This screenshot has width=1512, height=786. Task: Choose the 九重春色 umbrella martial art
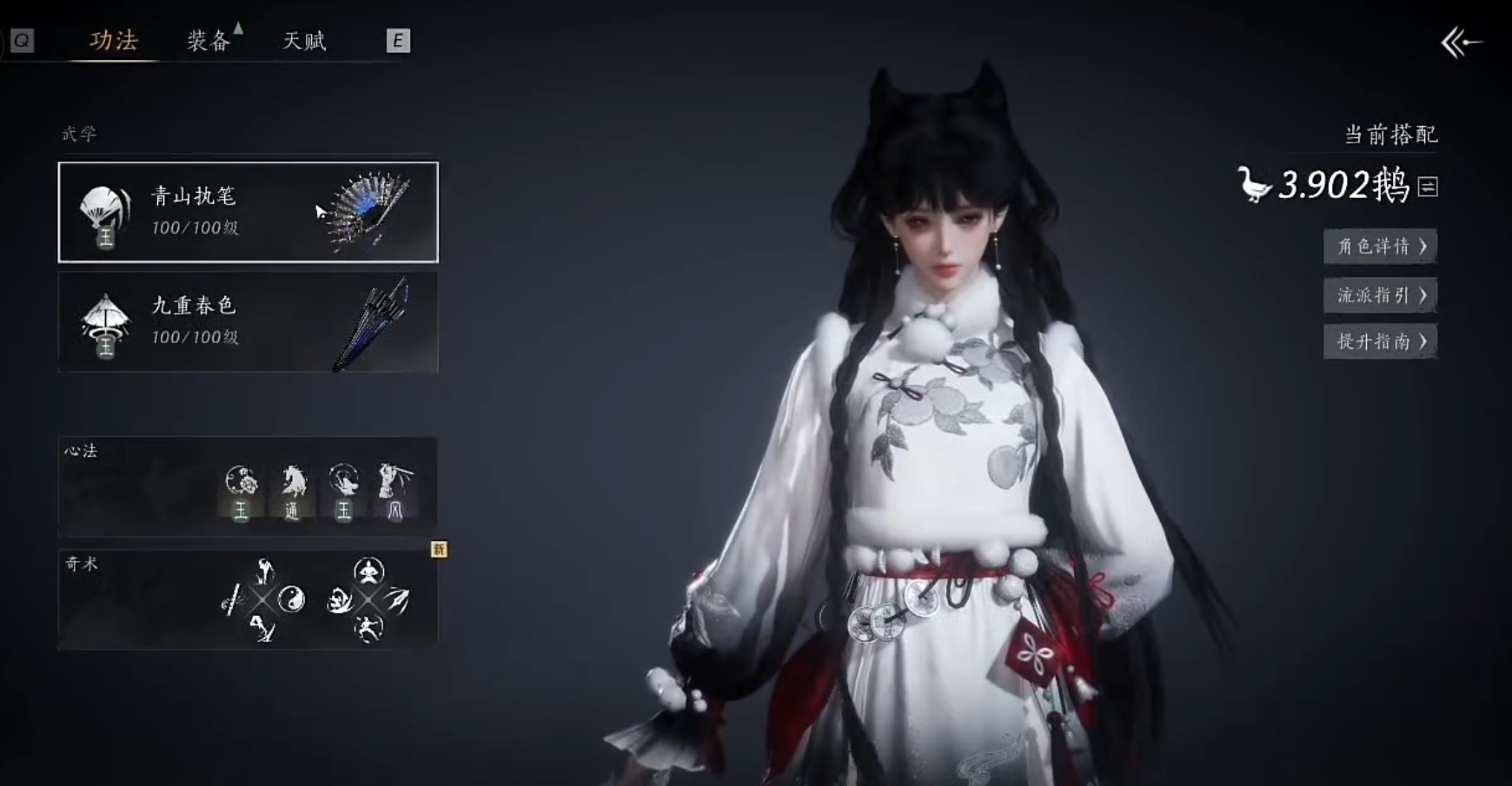point(249,322)
